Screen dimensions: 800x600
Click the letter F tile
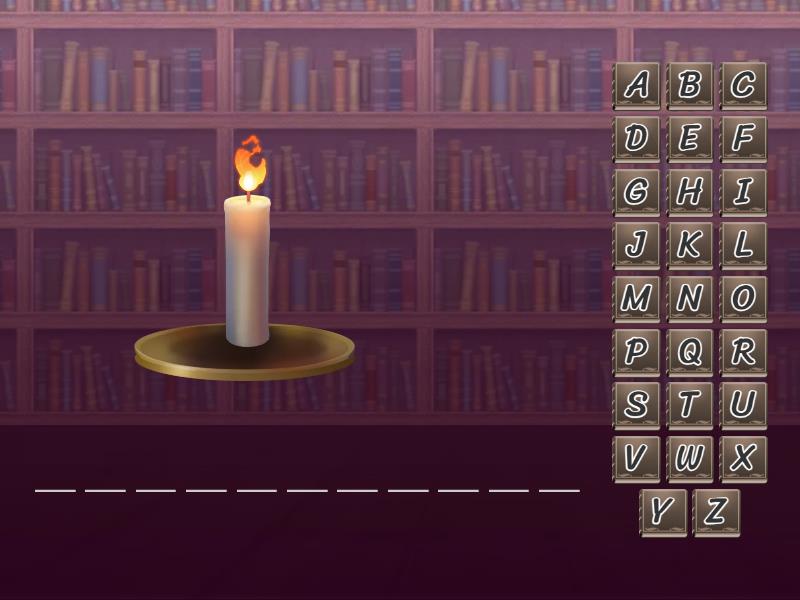[742, 139]
